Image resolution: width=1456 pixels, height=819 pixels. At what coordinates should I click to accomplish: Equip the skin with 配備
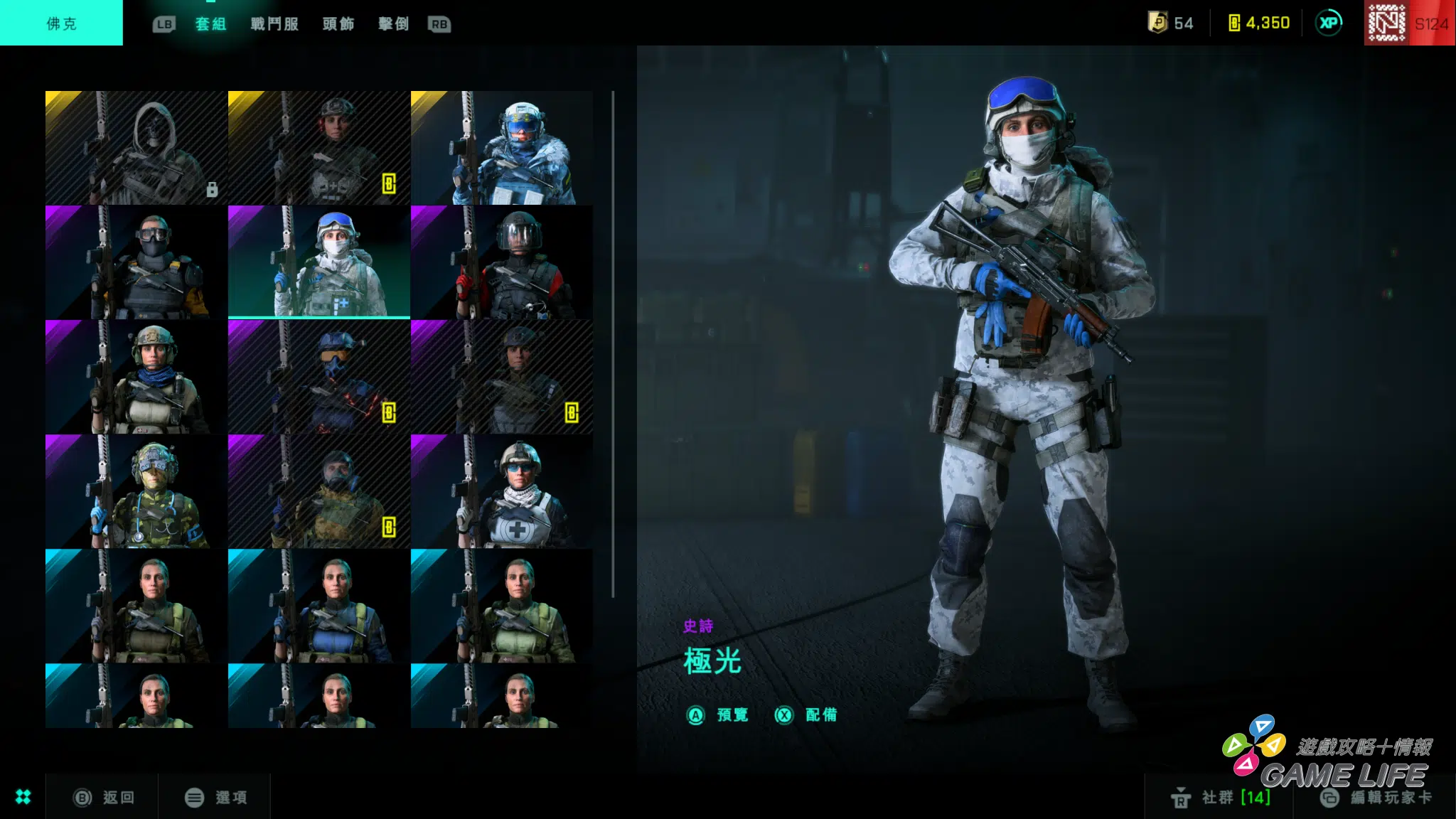pyautogui.click(x=806, y=715)
